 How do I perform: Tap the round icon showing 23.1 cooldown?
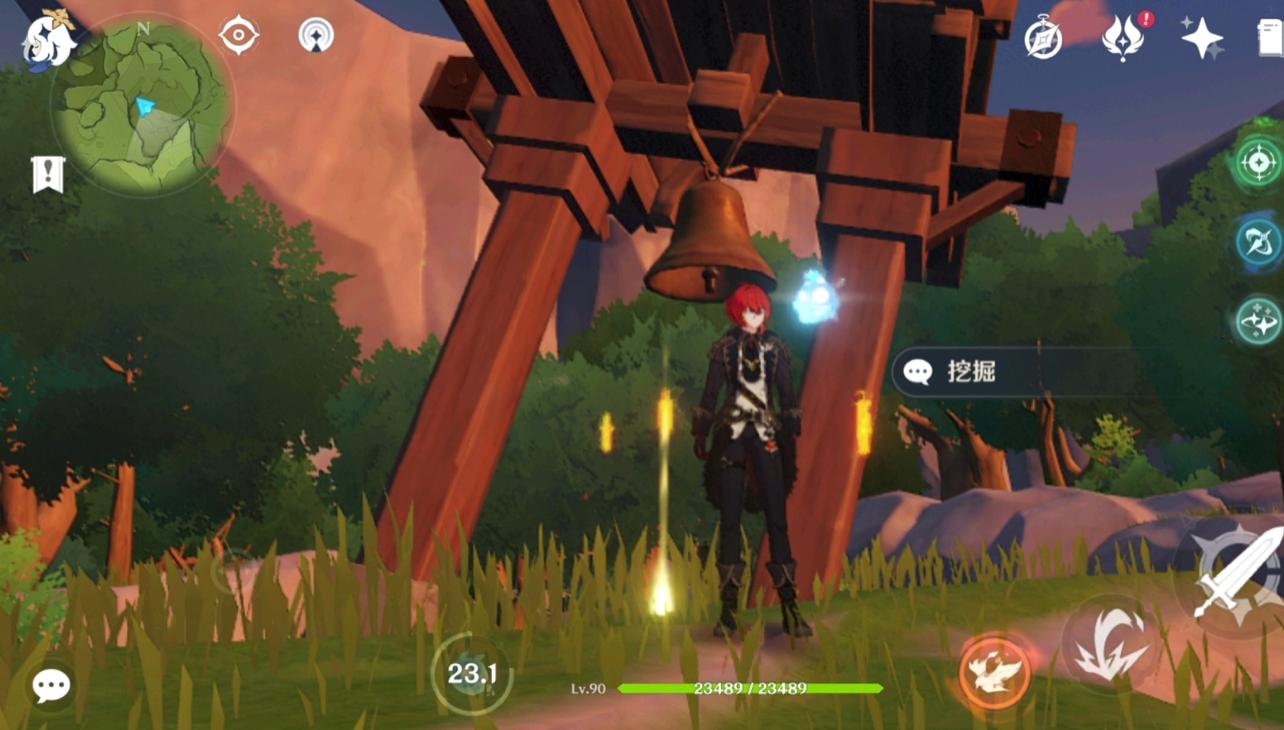tap(472, 674)
